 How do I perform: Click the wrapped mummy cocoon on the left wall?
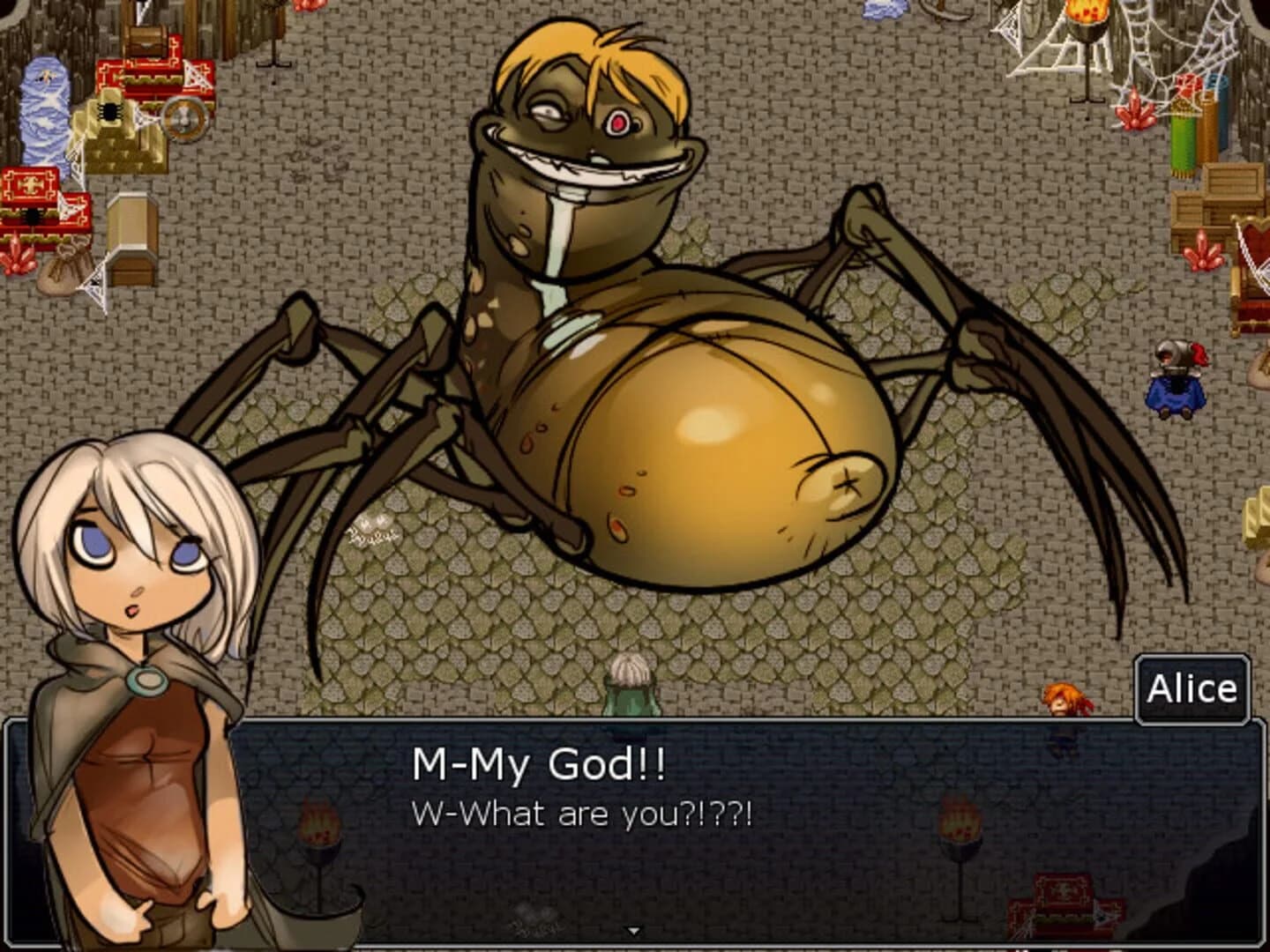click(42, 110)
